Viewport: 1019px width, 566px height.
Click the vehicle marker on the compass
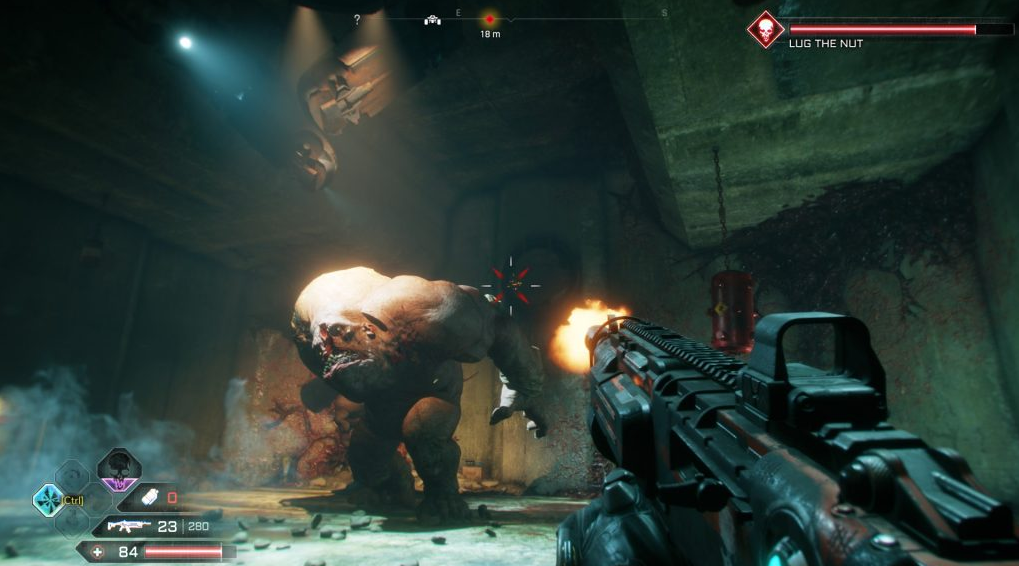click(x=432, y=19)
